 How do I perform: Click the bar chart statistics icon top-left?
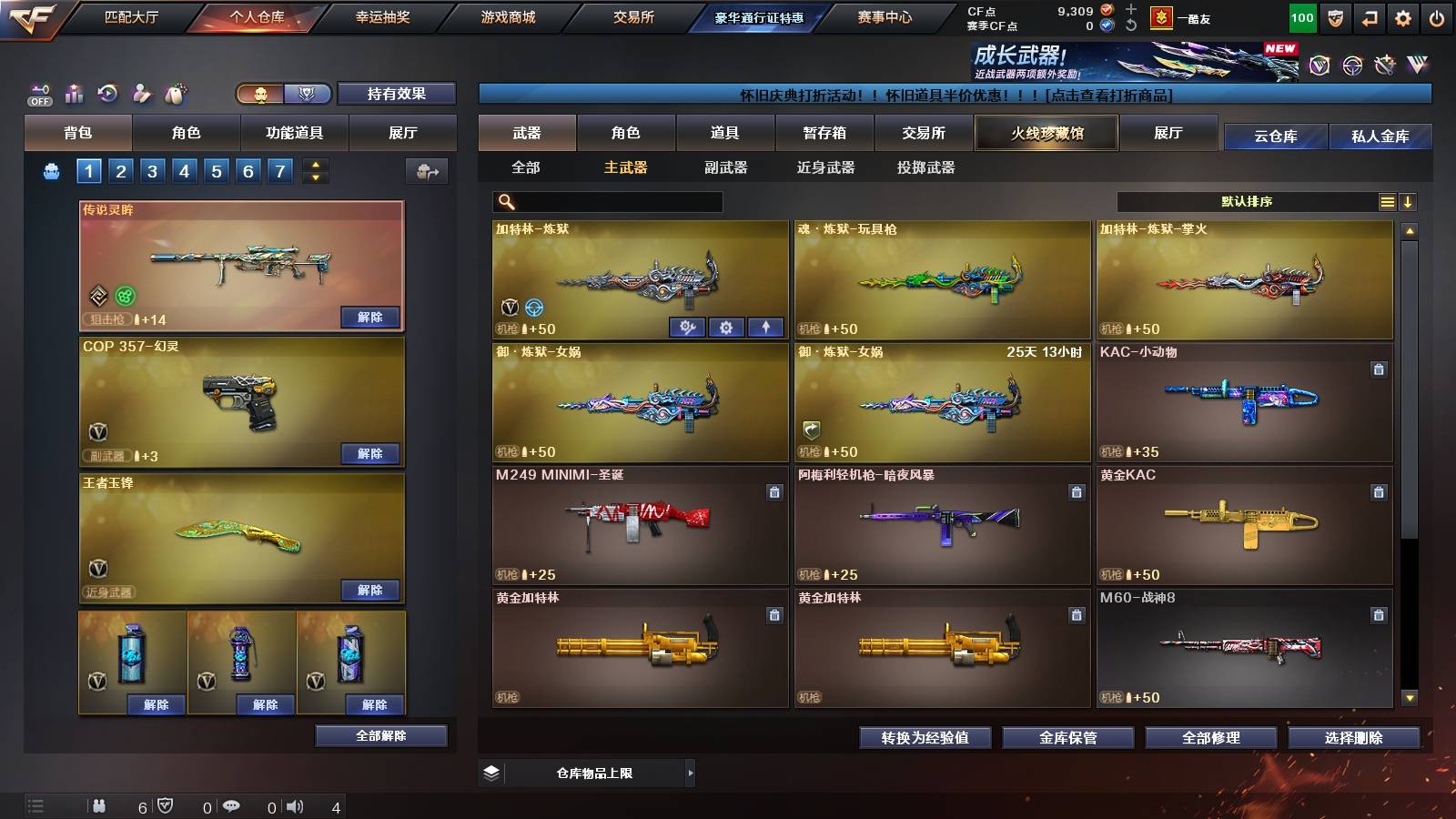pos(75,91)
